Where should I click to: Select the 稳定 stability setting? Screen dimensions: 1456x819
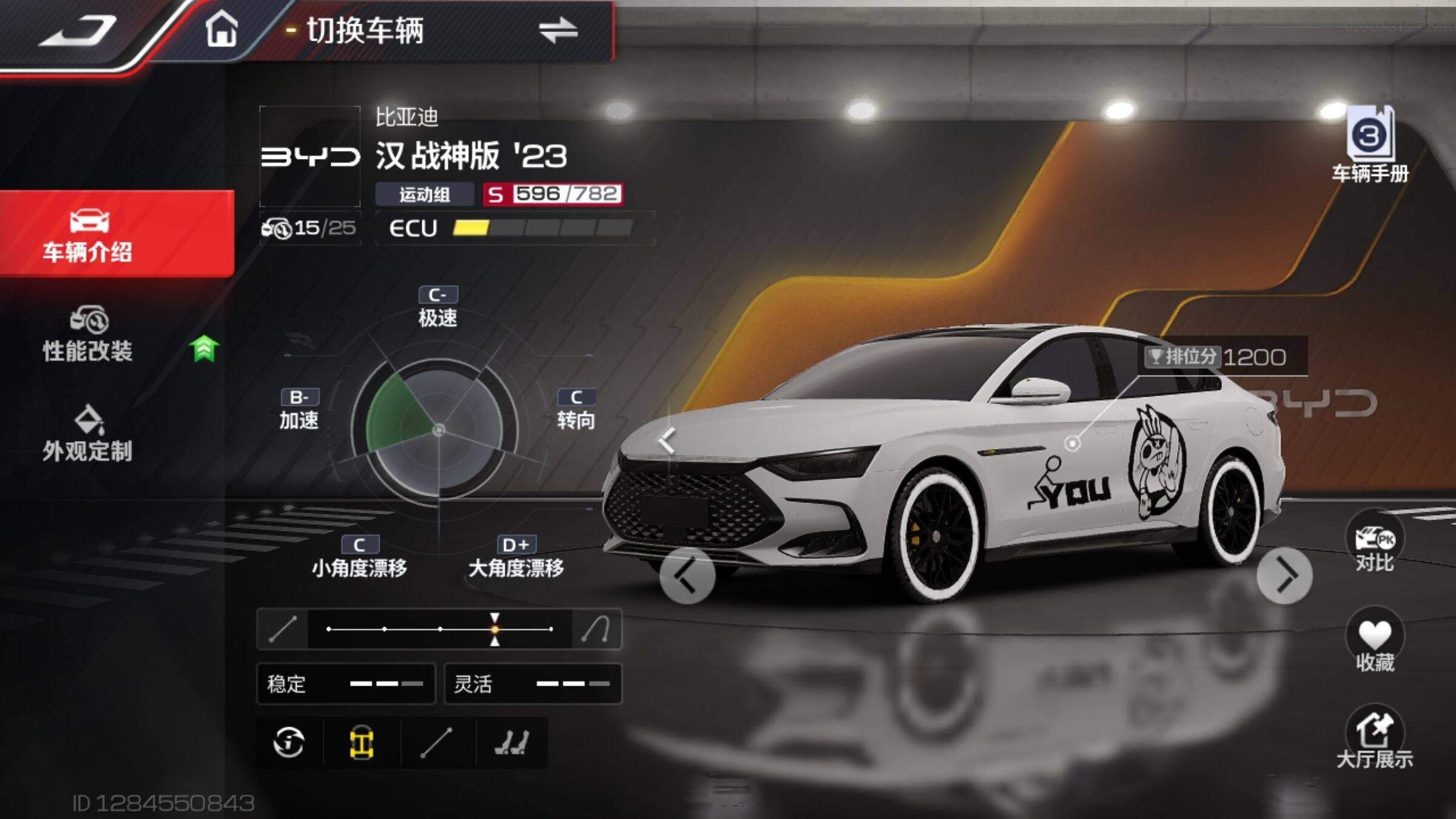pos(346,684)
